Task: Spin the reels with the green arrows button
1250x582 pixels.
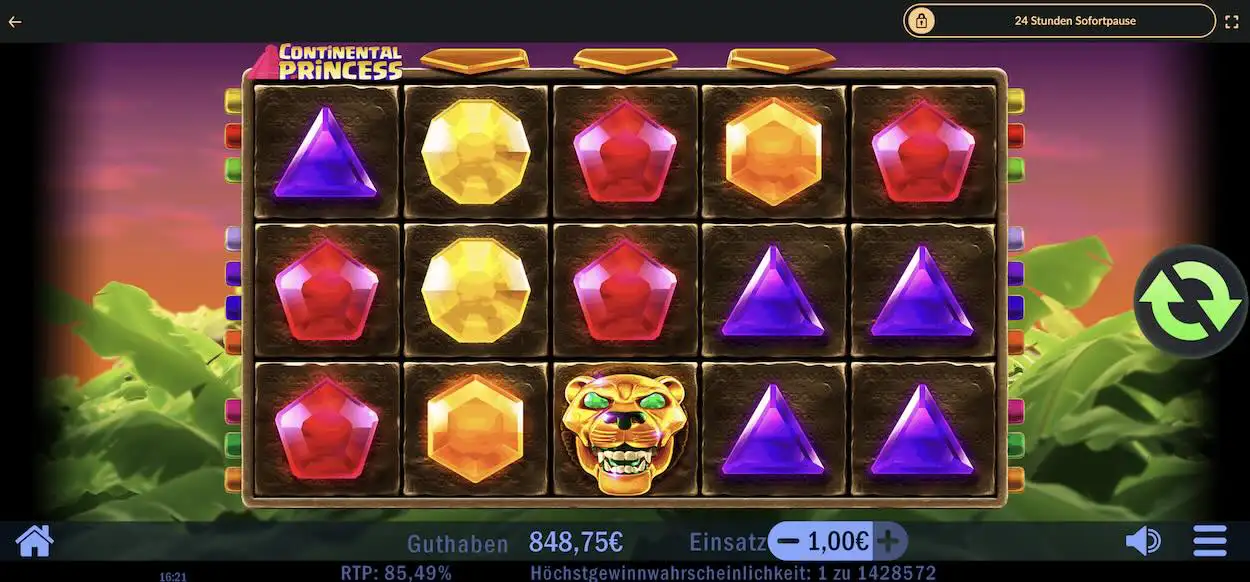Action: tap(1190, 301)
